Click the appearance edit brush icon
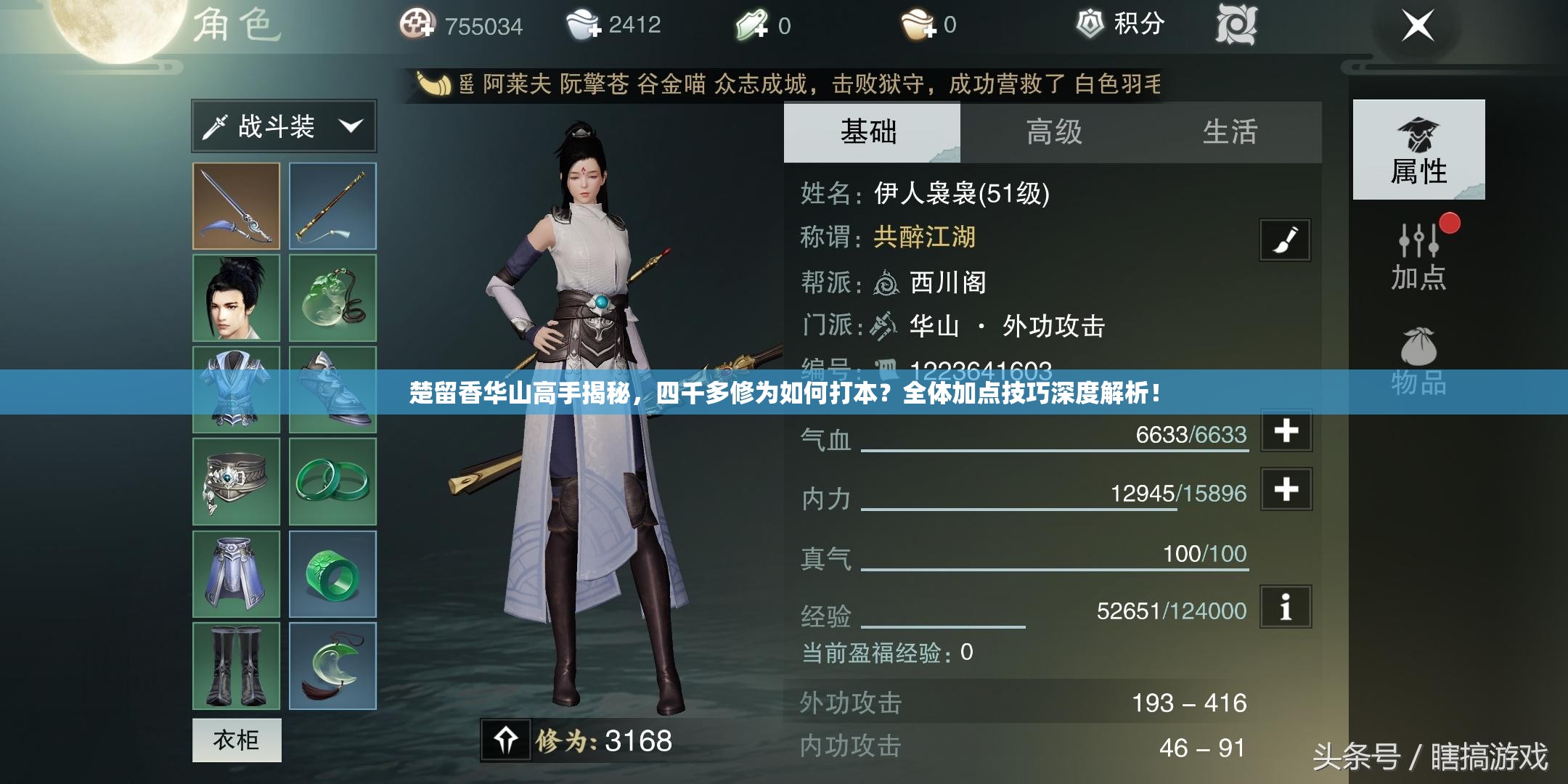The width and height of the screenshot is (1568, 784). pyautogui.click(x=1287, y=240)
